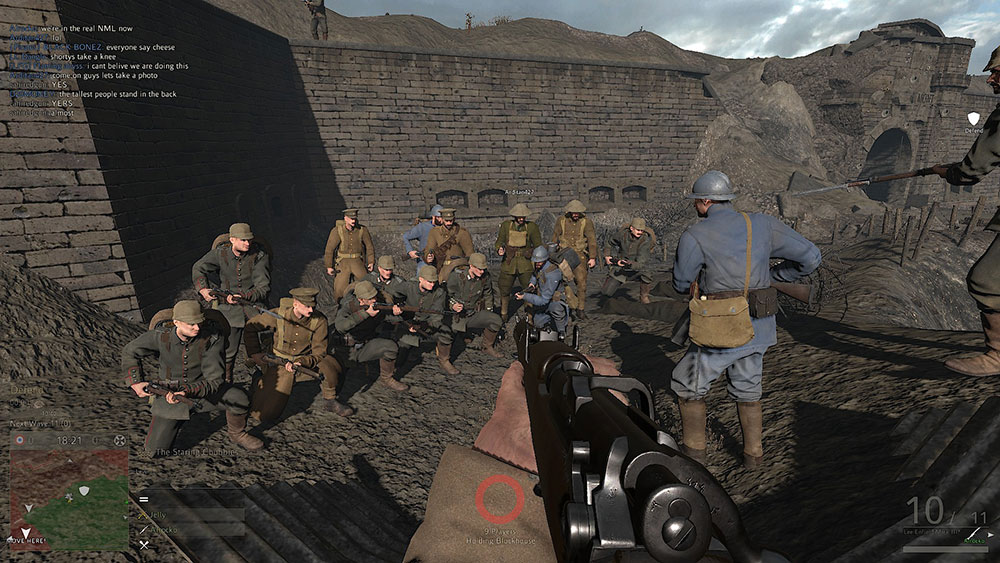1000x563 pixels.
Task: Click the crossed tools icon below the squad list
Action: pos(144,544)
